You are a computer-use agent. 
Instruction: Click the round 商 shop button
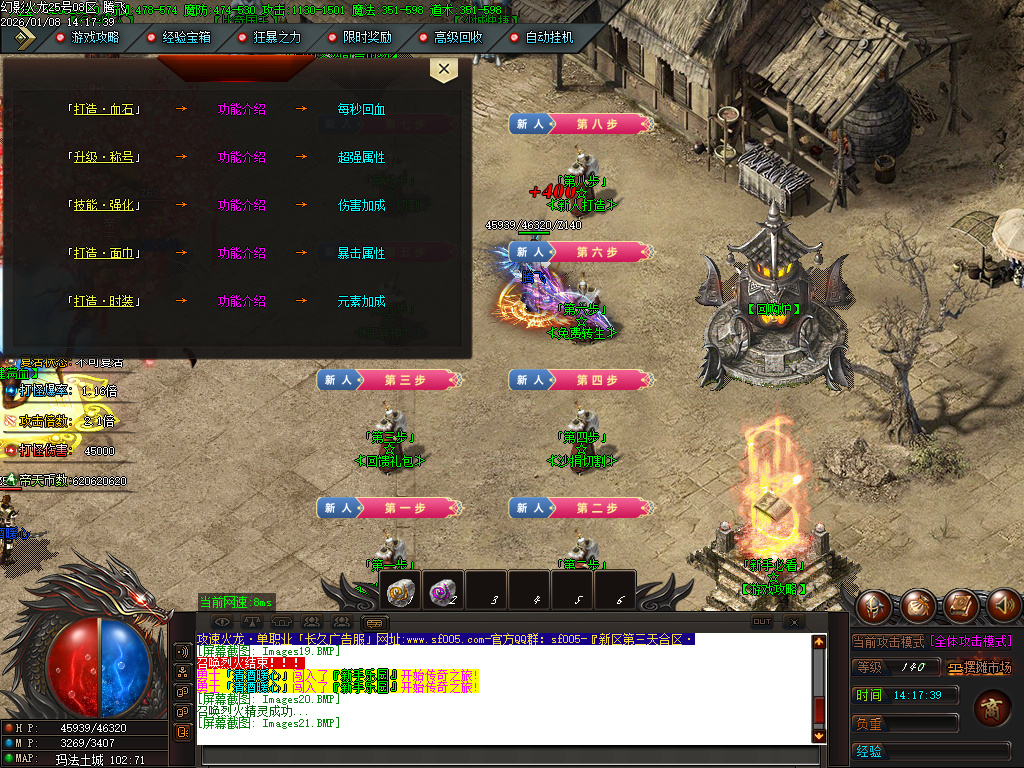pos(992,711)
